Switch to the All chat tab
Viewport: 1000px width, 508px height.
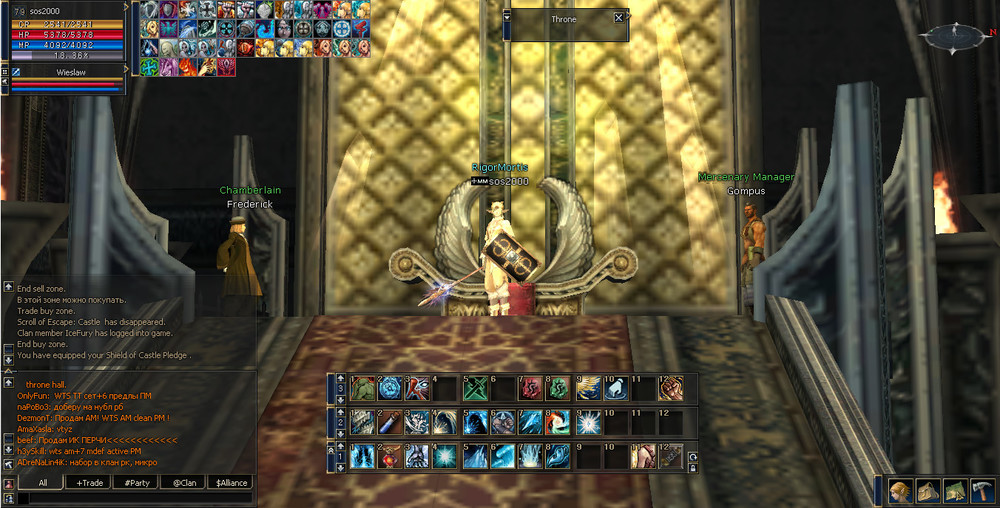click(44, 482)
